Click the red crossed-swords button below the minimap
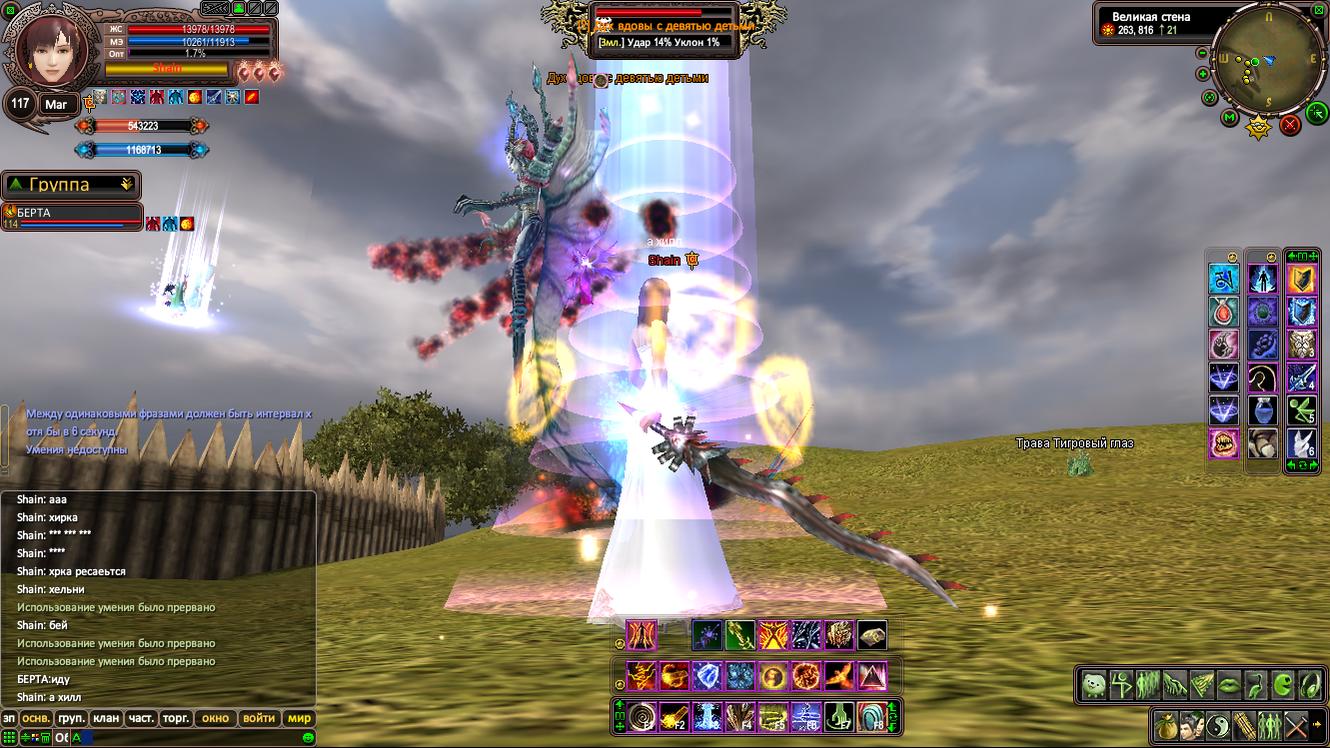The height and width of the screenshot is (748, 1330). pyautogui.click(x=1290, y=125)
